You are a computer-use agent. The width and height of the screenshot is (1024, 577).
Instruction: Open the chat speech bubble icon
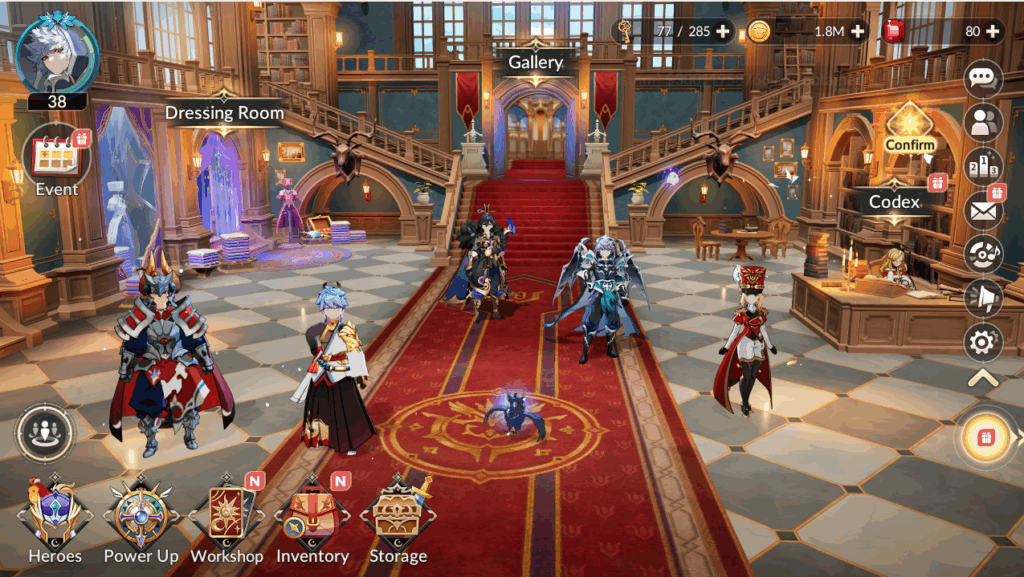983,78
